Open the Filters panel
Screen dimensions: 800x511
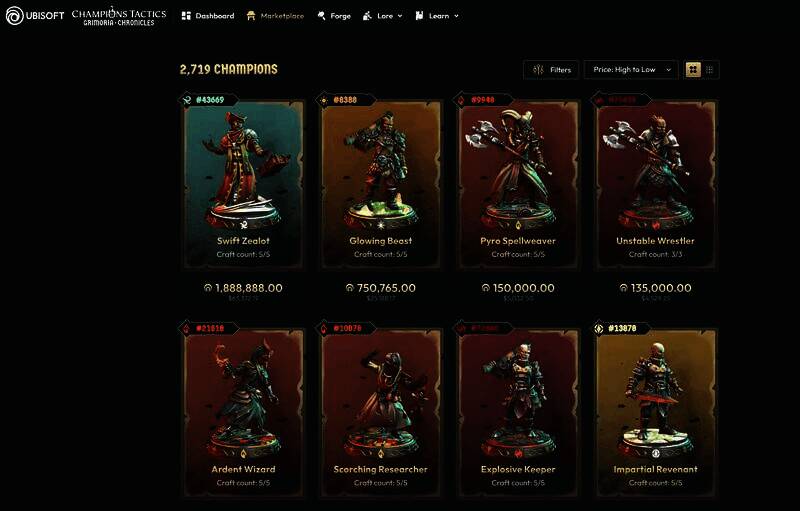551,70
